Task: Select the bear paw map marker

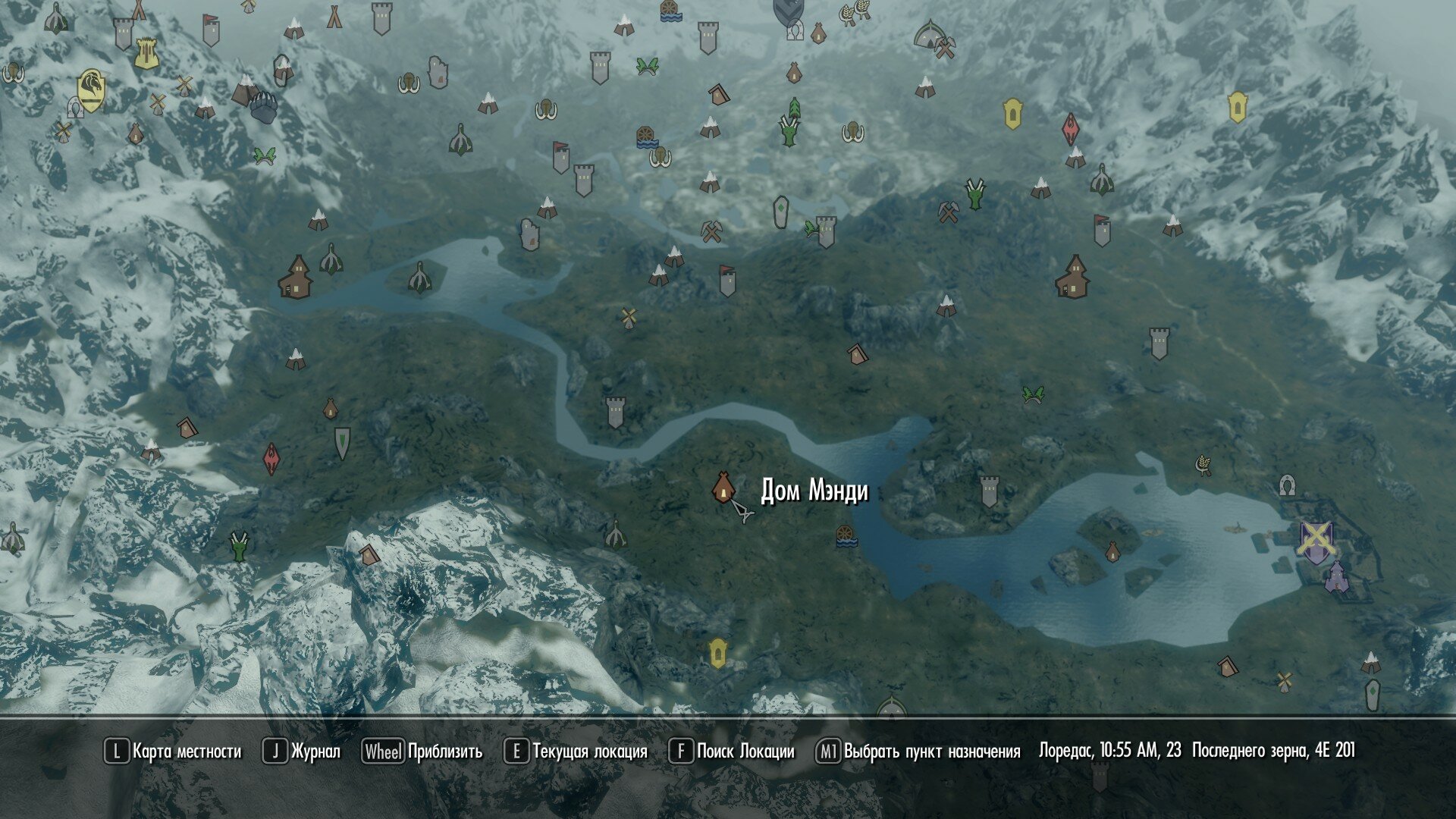Action: coord(263,107)
